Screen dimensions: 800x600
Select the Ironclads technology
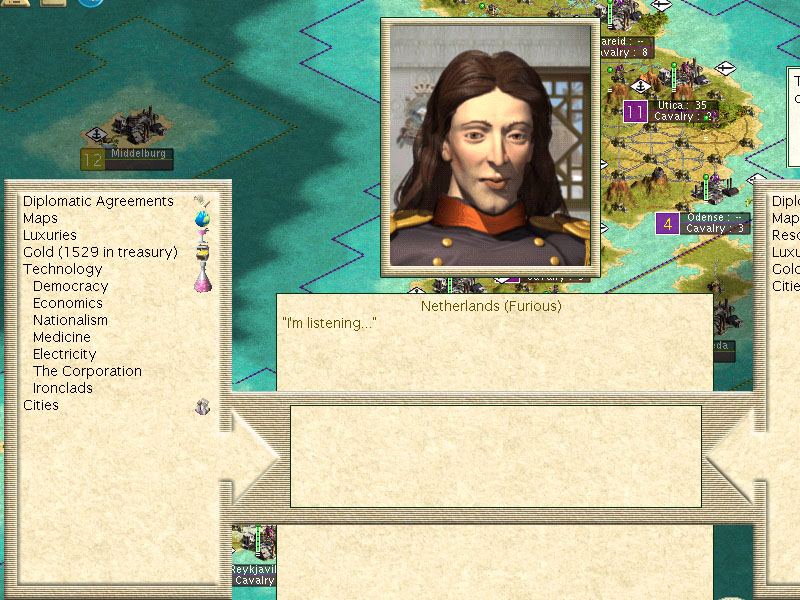click(63, 388)
